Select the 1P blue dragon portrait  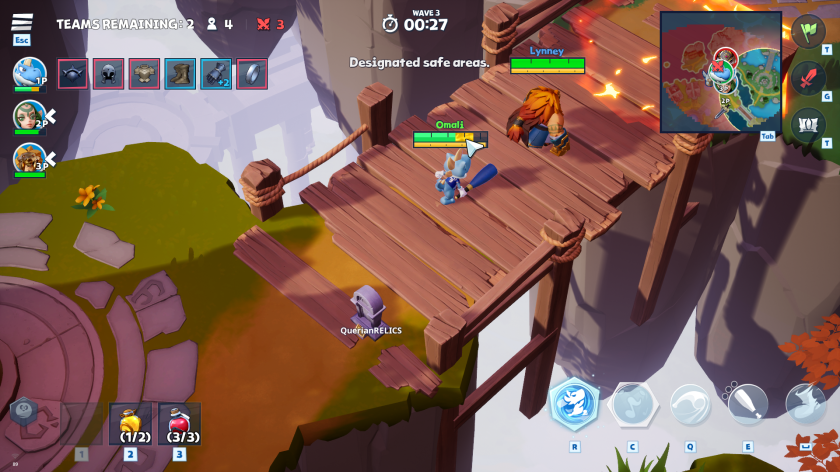point(28,72)
